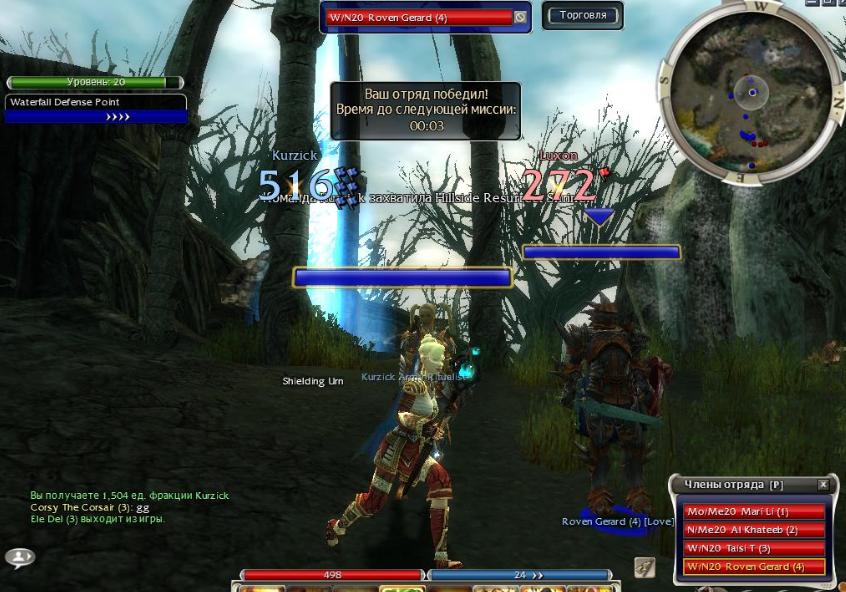
Task: Click the weapon set icon above the skill bar
Action: pyautogui.click(x=644, y=567)
